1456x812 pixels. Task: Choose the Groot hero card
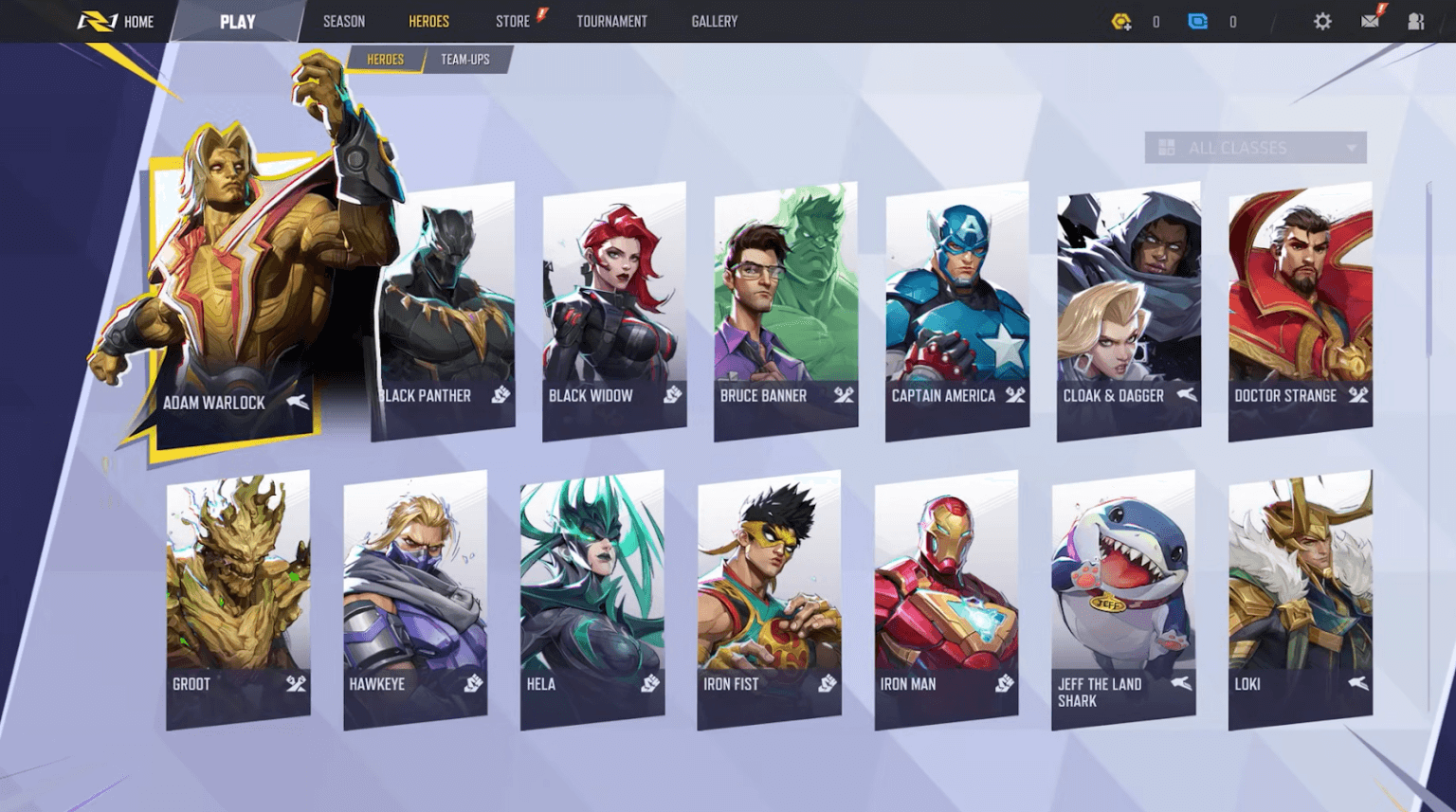(x=238, y=599)
